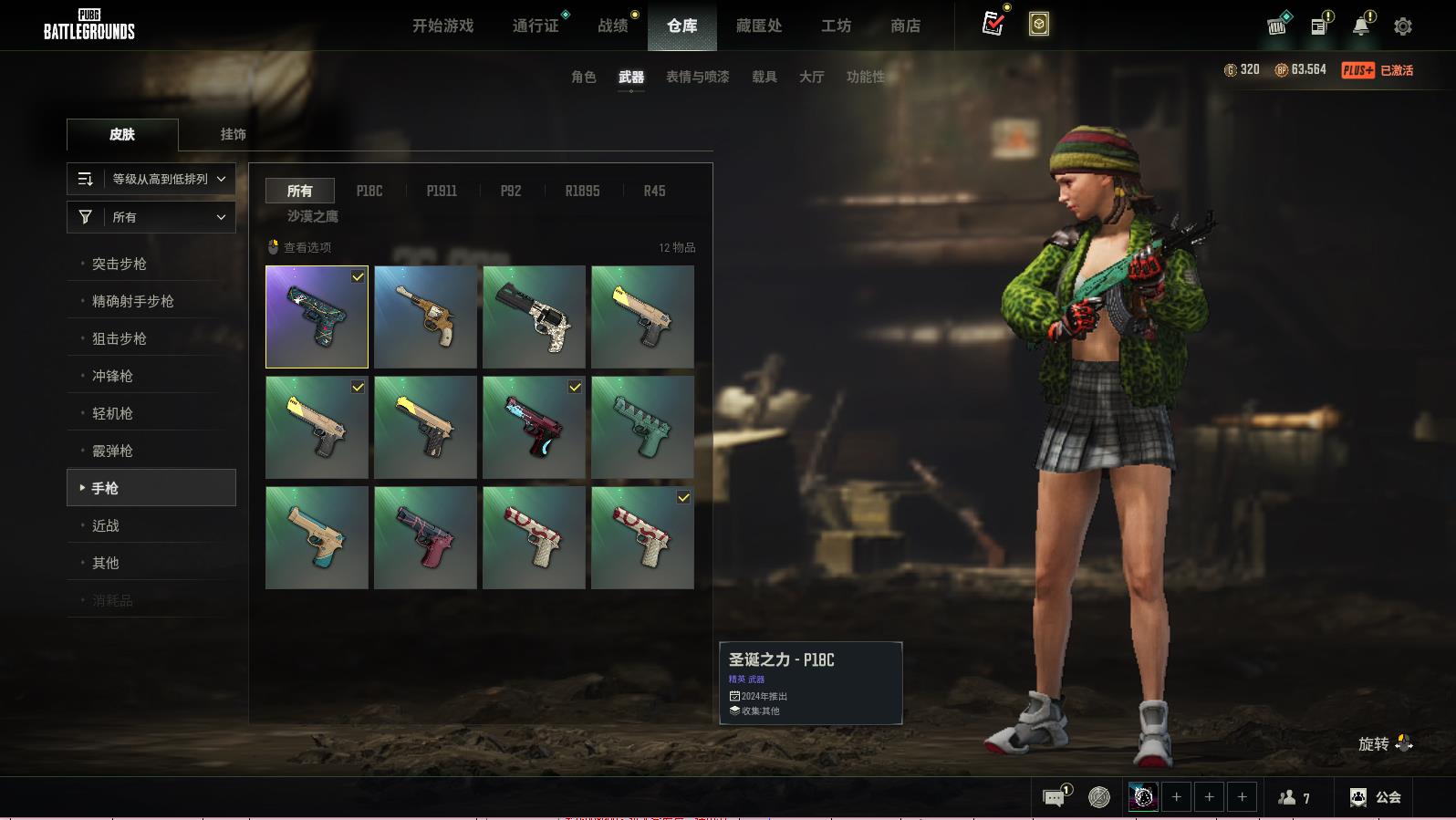This screenshot has height=820, width=1456.
Task: Select the purple-background P18C skin
Action: 317,317
